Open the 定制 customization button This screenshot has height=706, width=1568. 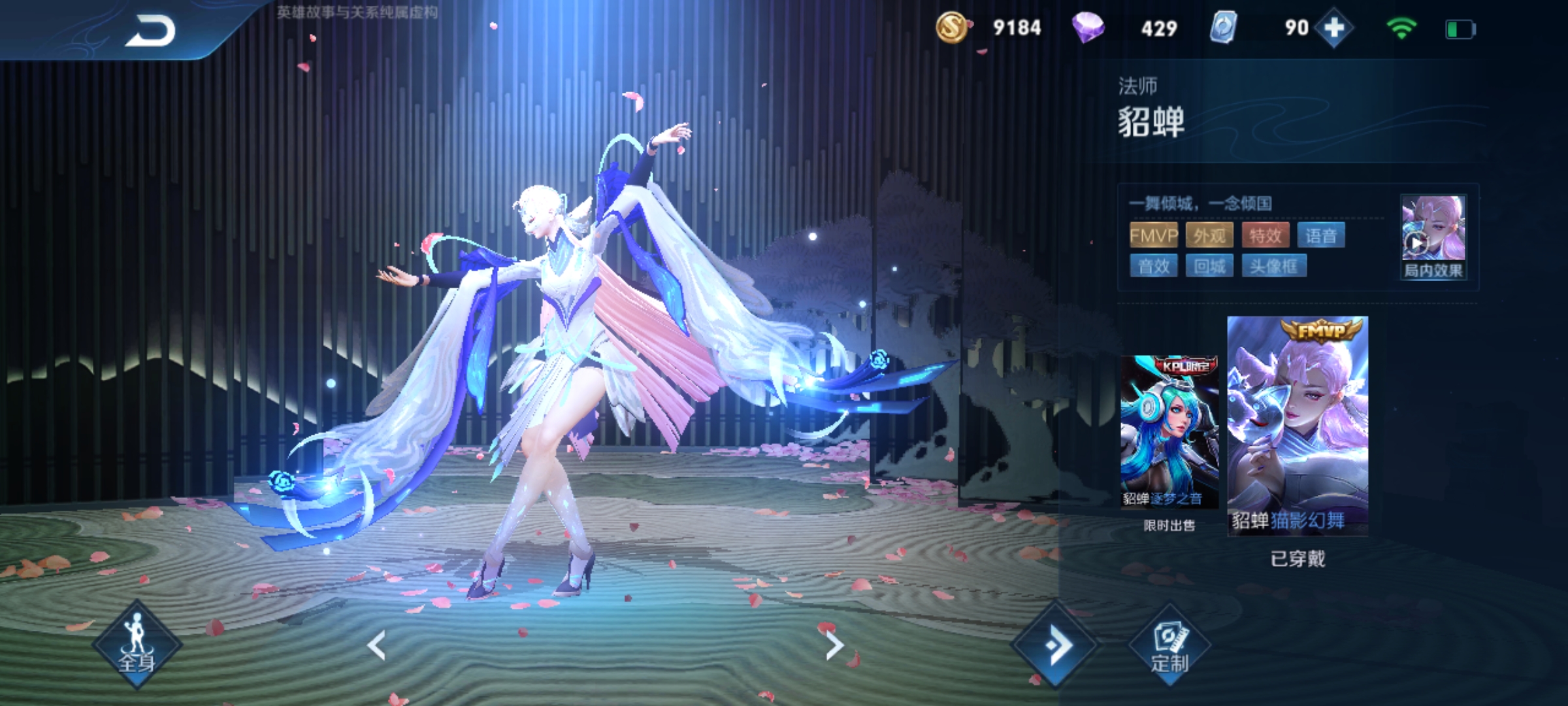pyautogui.click(x=1169, y=647)
